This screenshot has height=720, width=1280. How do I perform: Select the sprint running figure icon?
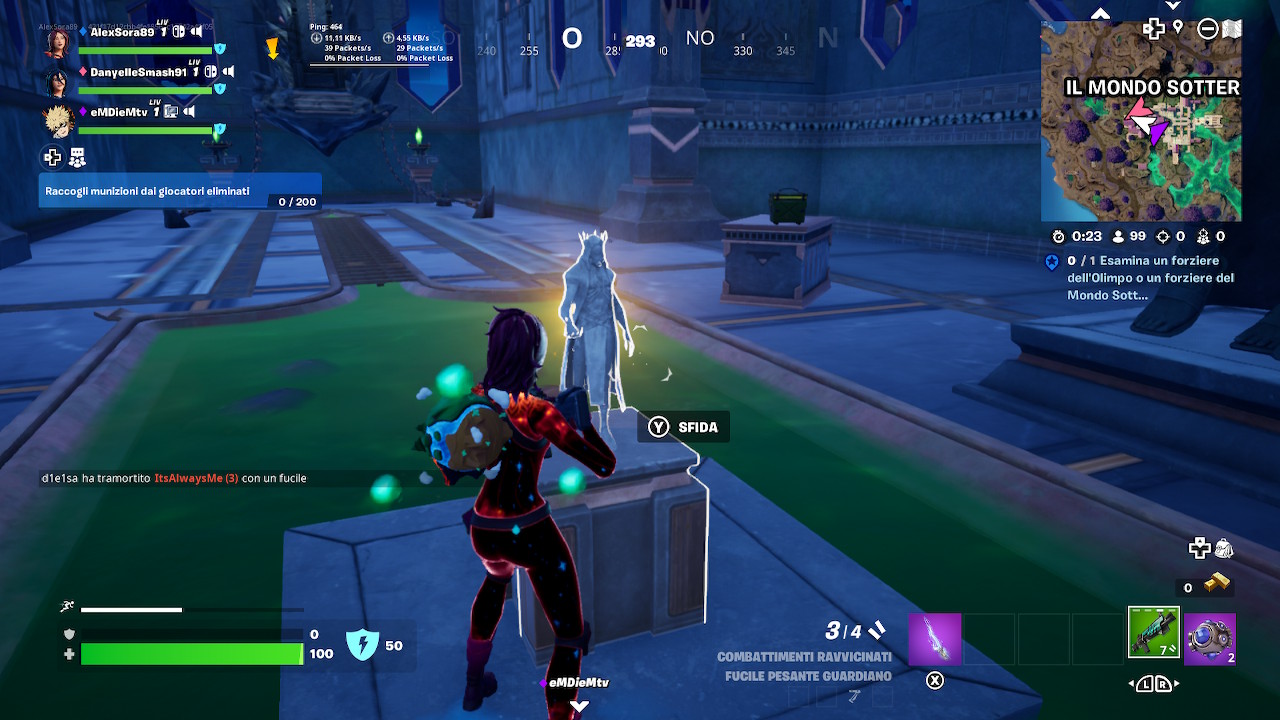coord(67,605)
